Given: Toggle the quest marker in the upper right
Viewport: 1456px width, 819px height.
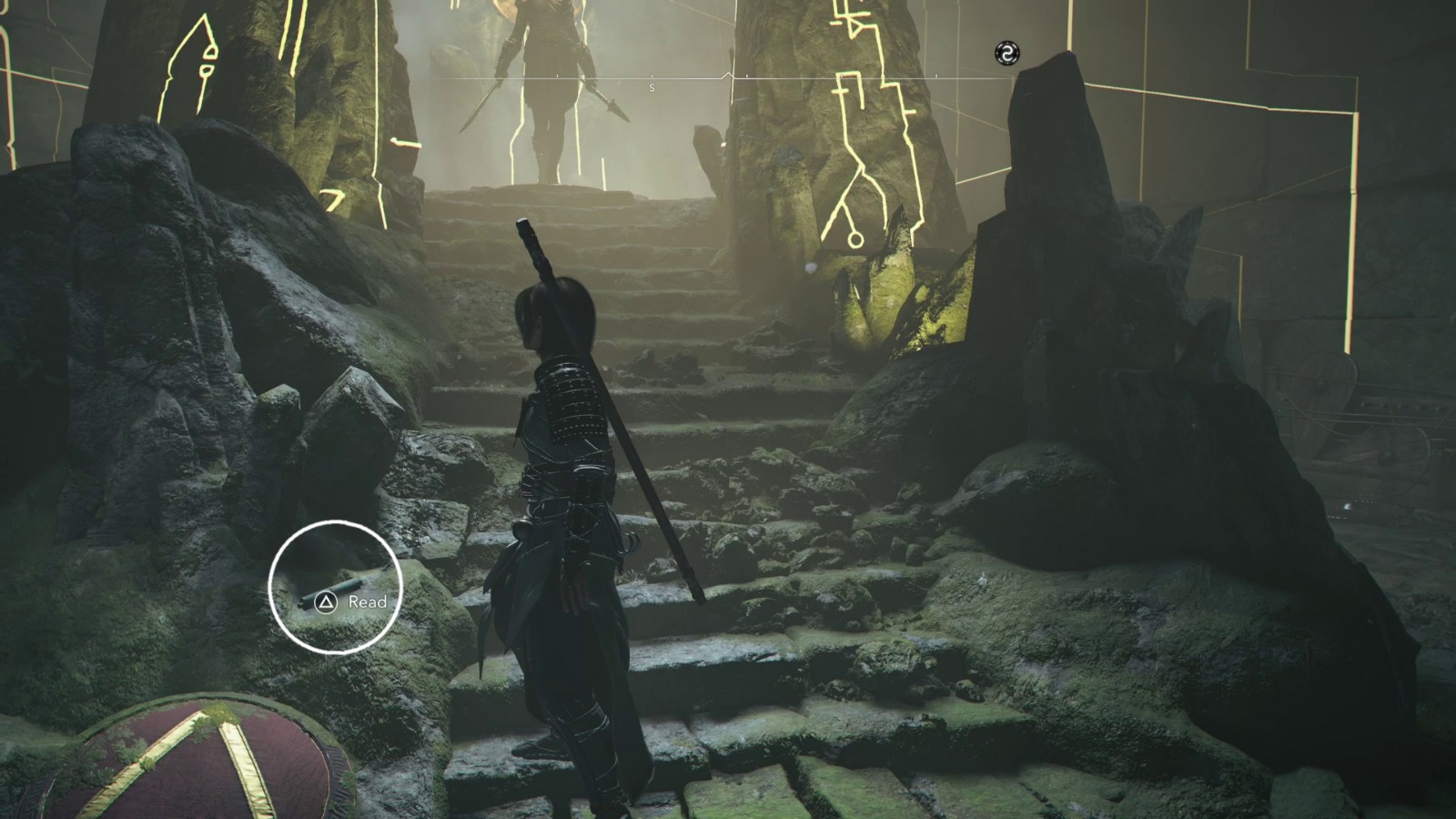Looking at the screenshot, I should (1006, 53).
